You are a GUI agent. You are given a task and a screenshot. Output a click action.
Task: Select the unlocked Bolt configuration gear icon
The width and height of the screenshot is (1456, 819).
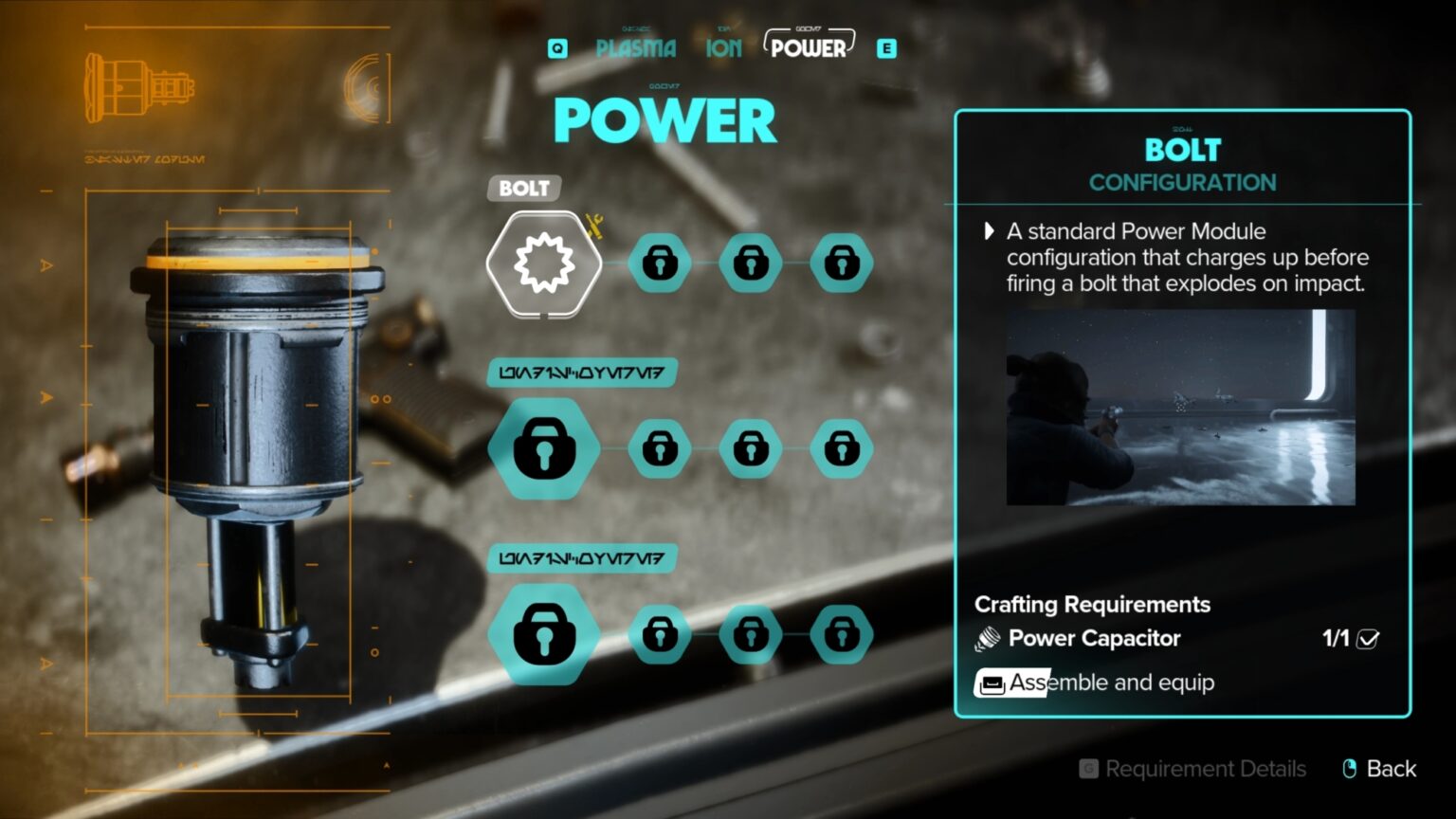coord(541,263)
